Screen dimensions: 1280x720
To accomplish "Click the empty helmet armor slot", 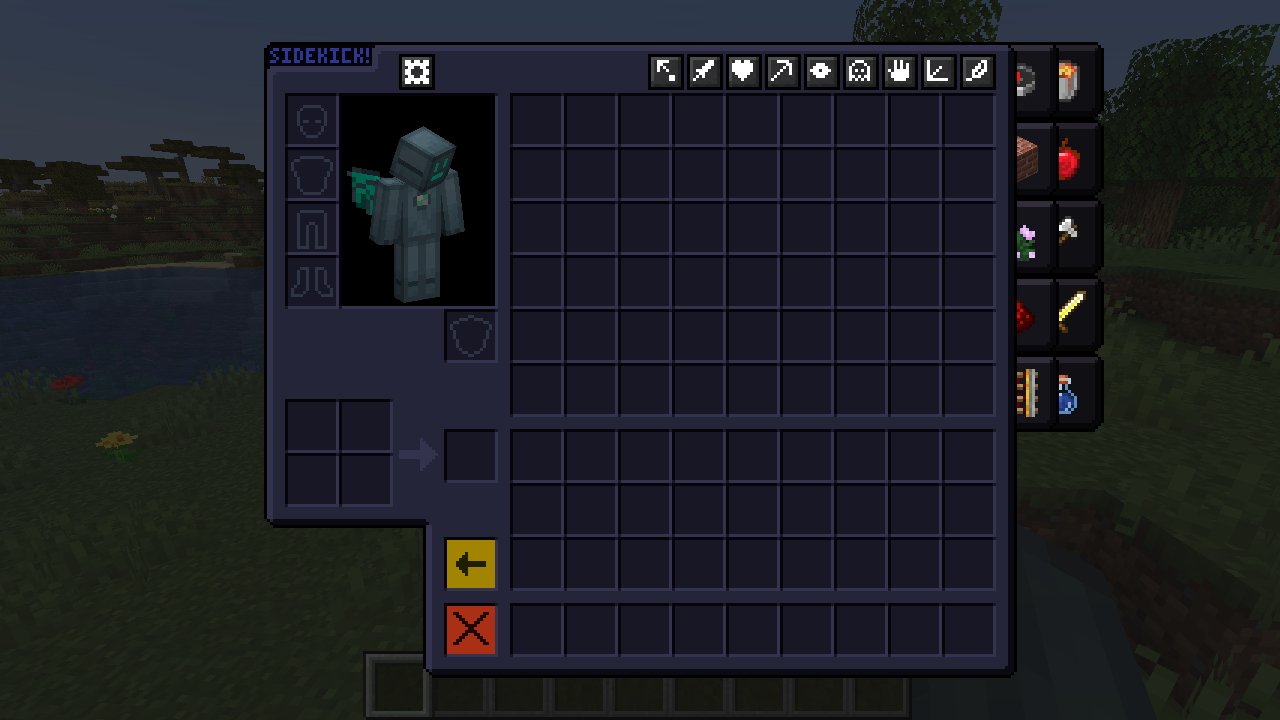I will coord(312,121).
